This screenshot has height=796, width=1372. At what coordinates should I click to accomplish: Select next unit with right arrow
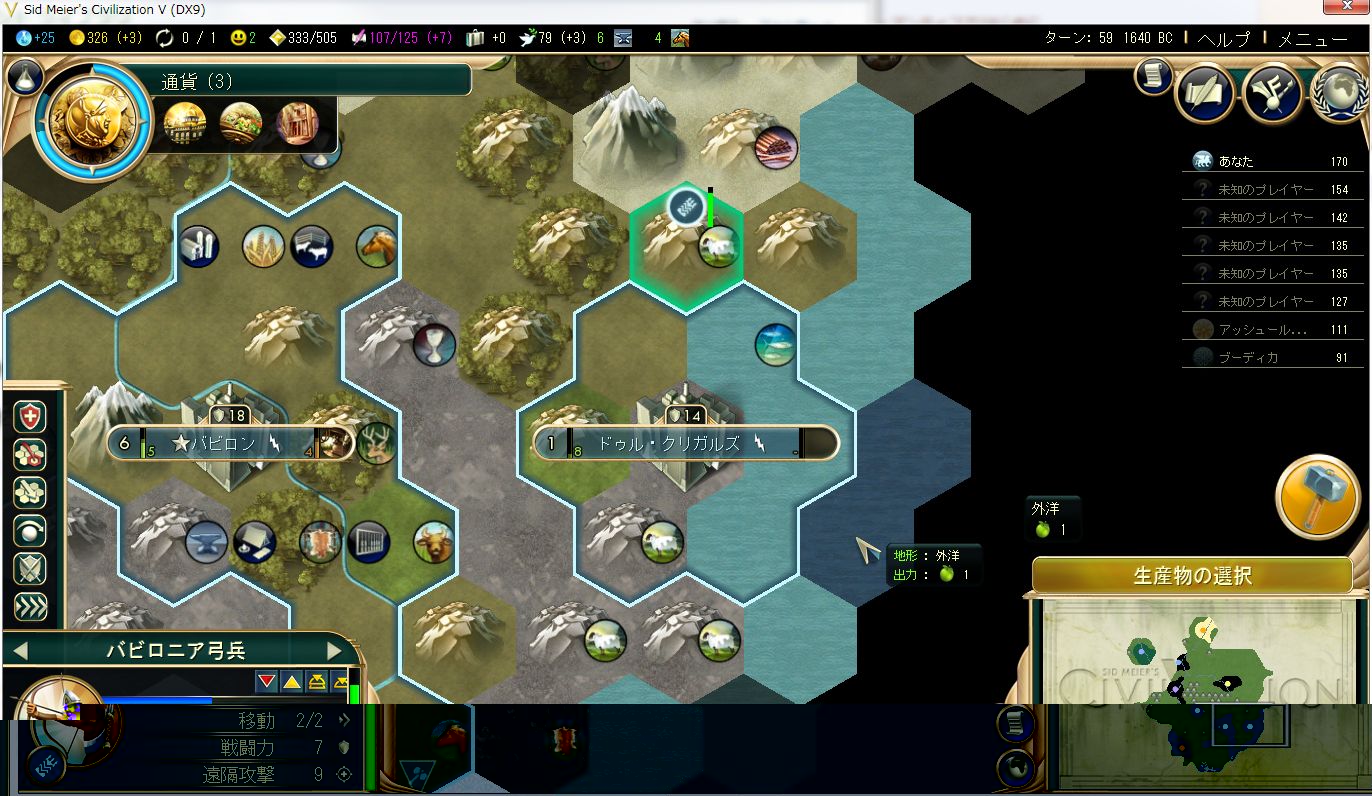click(334, 651)
